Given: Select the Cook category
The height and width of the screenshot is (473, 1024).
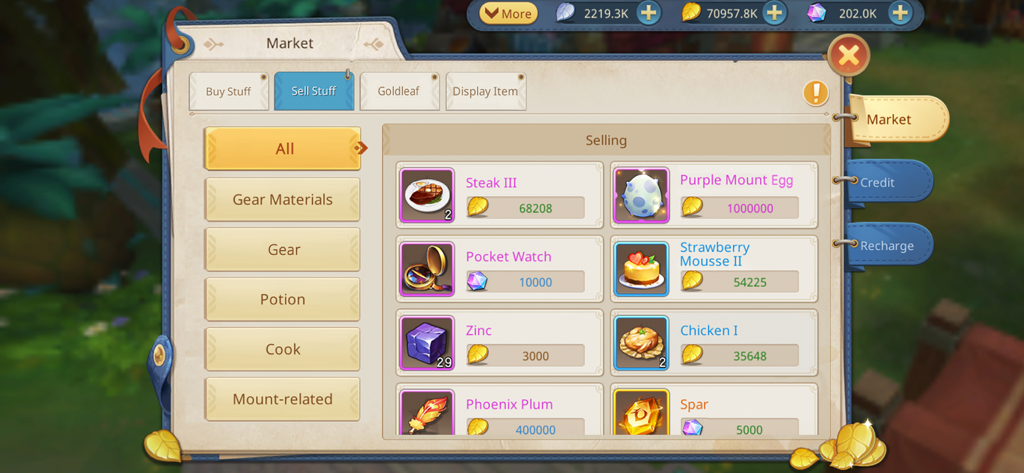Looking at the screenshot, I should (282, 349).
